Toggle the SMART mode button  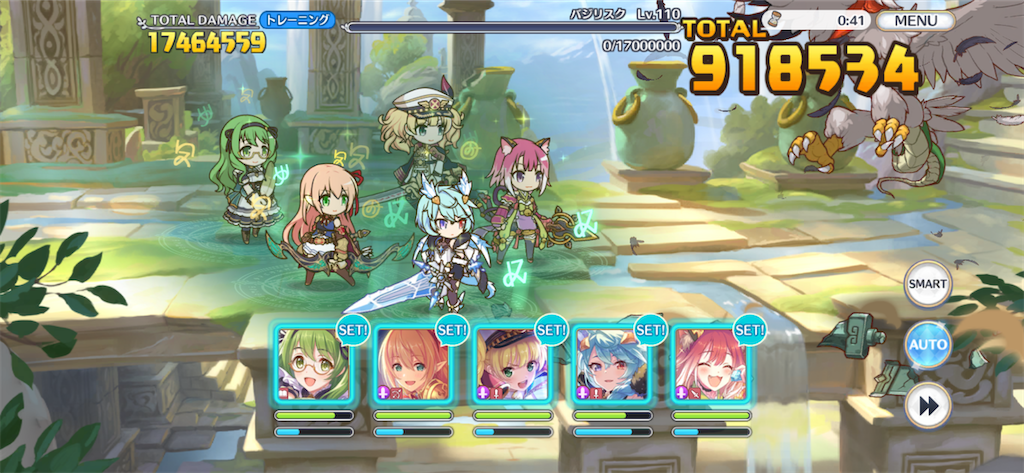[x=927, y=284]
